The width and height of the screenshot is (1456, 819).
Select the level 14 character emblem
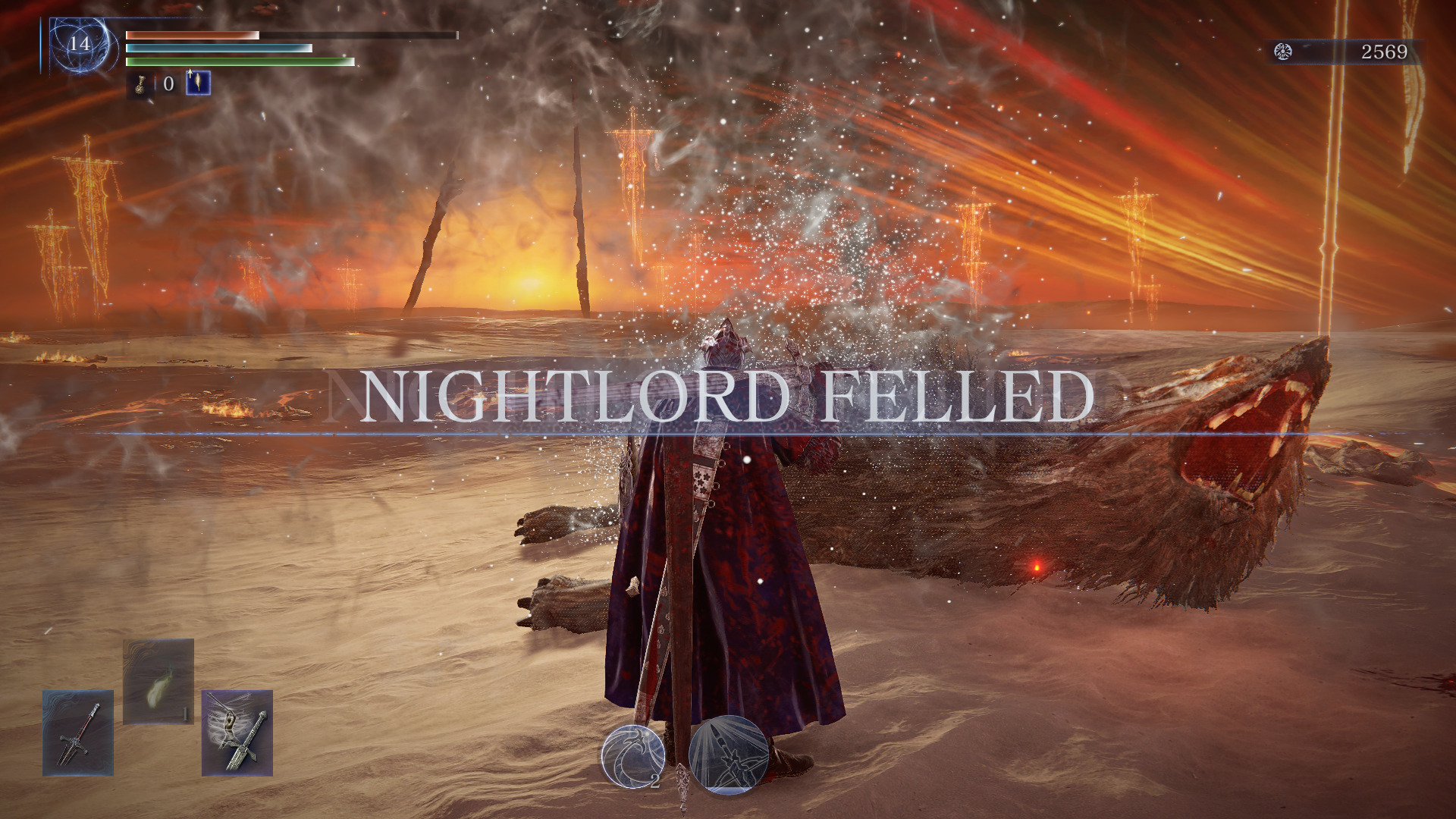[80, 44]
